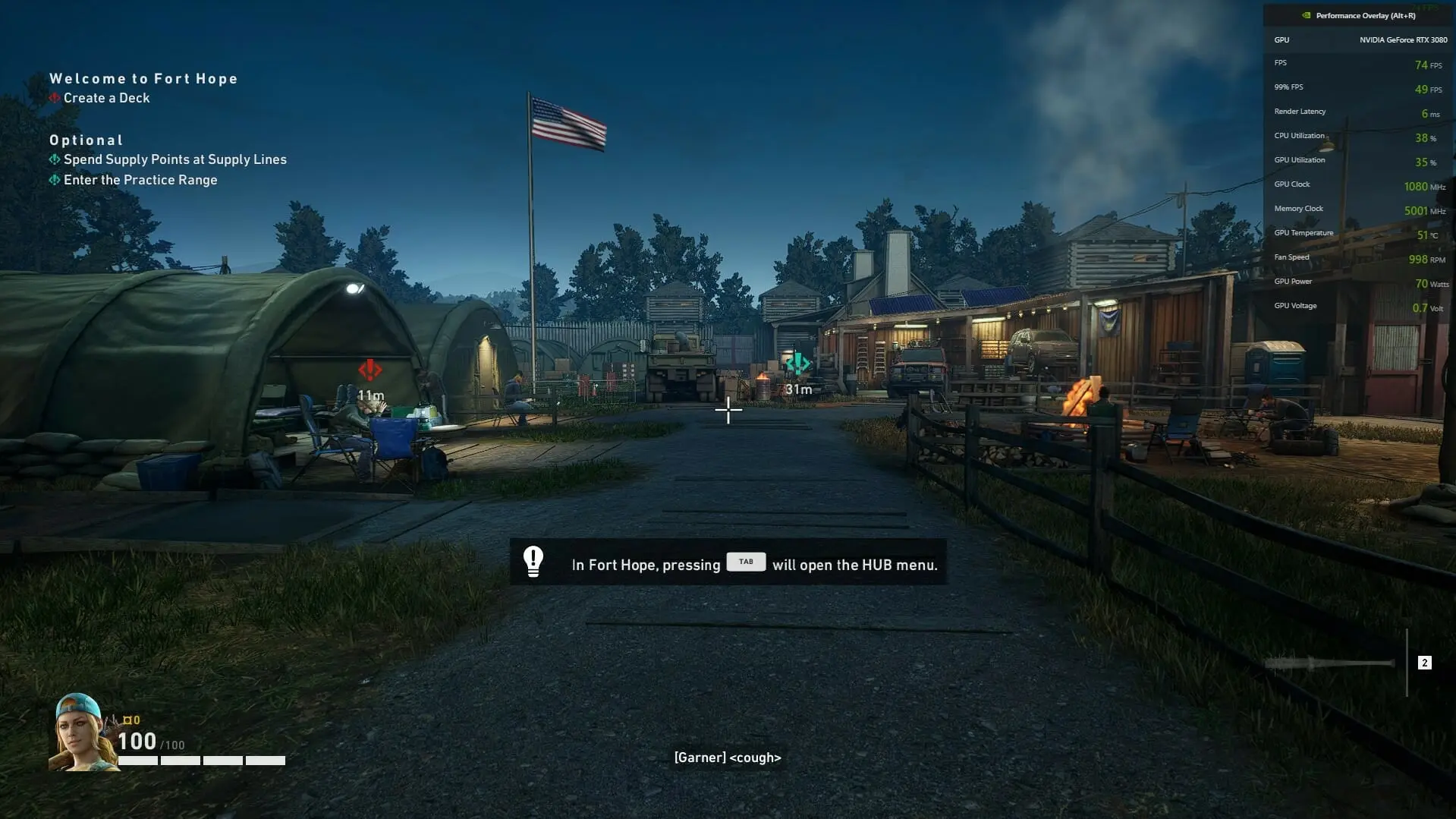This screenshot has width=1456, height=819.
Task: Select the red medical waypoint marker at 11m
Action: point(370,371)
